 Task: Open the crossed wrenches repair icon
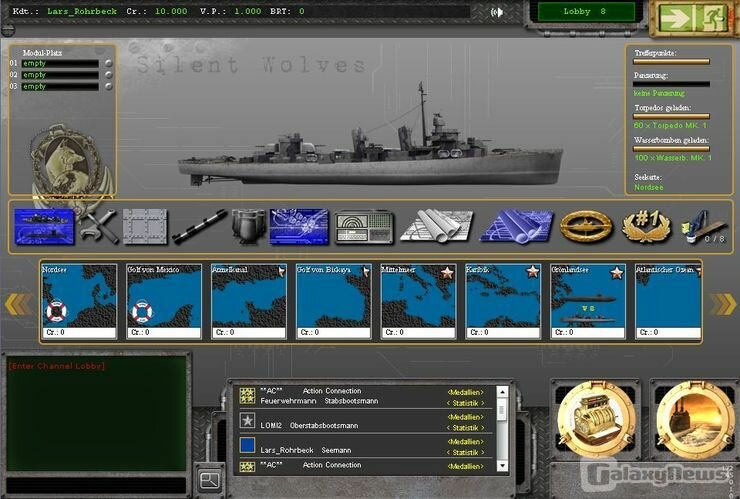point(98,226)
